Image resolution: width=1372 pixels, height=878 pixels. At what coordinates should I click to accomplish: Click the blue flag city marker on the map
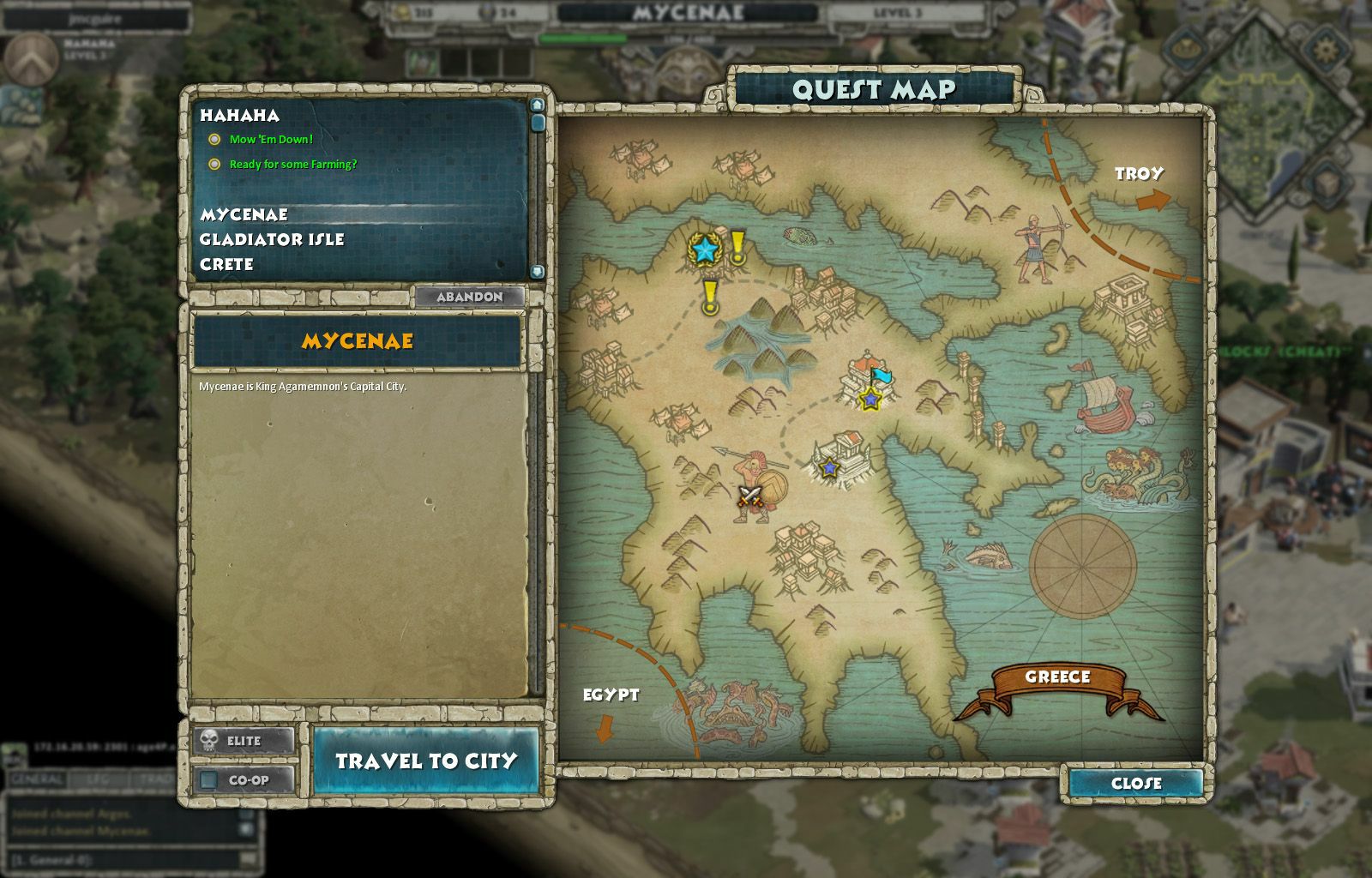click(x=881, y=375)
